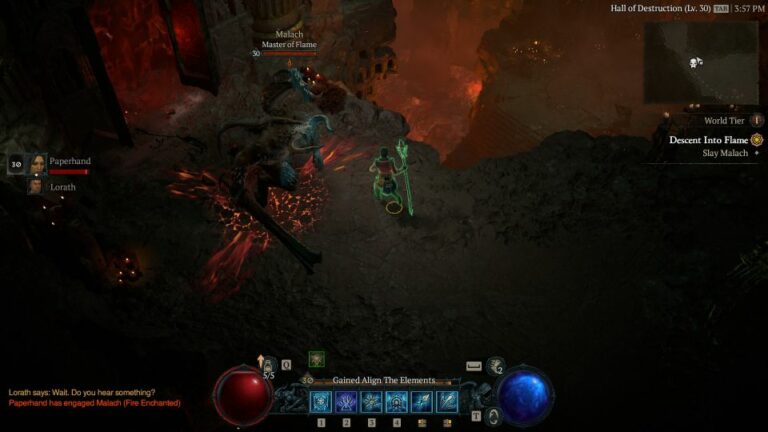Screen dimensions: 768x432
Task: Click the evade charges icon
Action: pyautogui.click(x=495, y=367)
